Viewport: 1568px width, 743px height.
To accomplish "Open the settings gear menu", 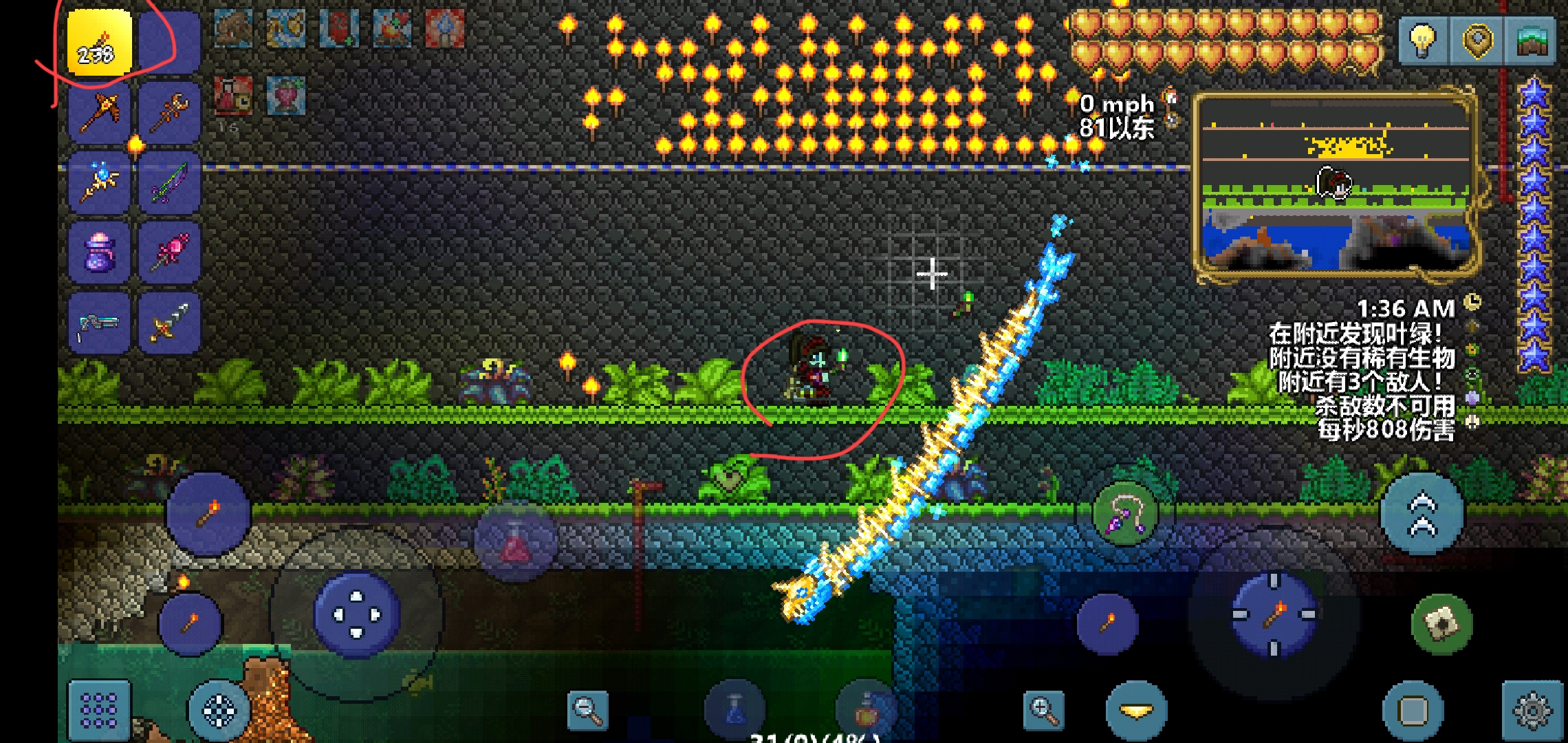I will tap(1532, 710).
